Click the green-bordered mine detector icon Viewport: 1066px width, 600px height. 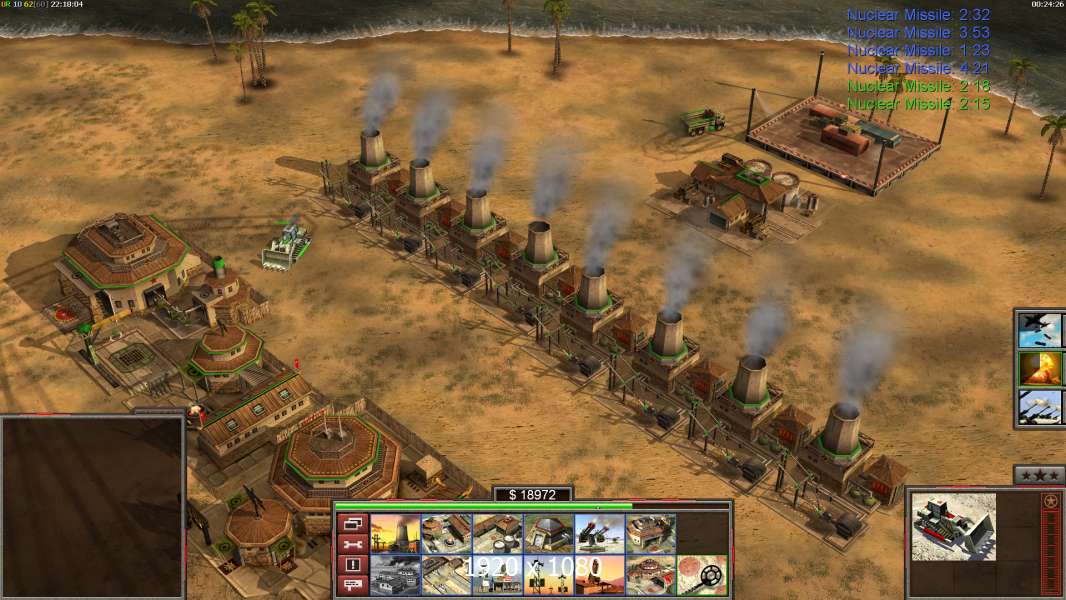tap(701, 575)
